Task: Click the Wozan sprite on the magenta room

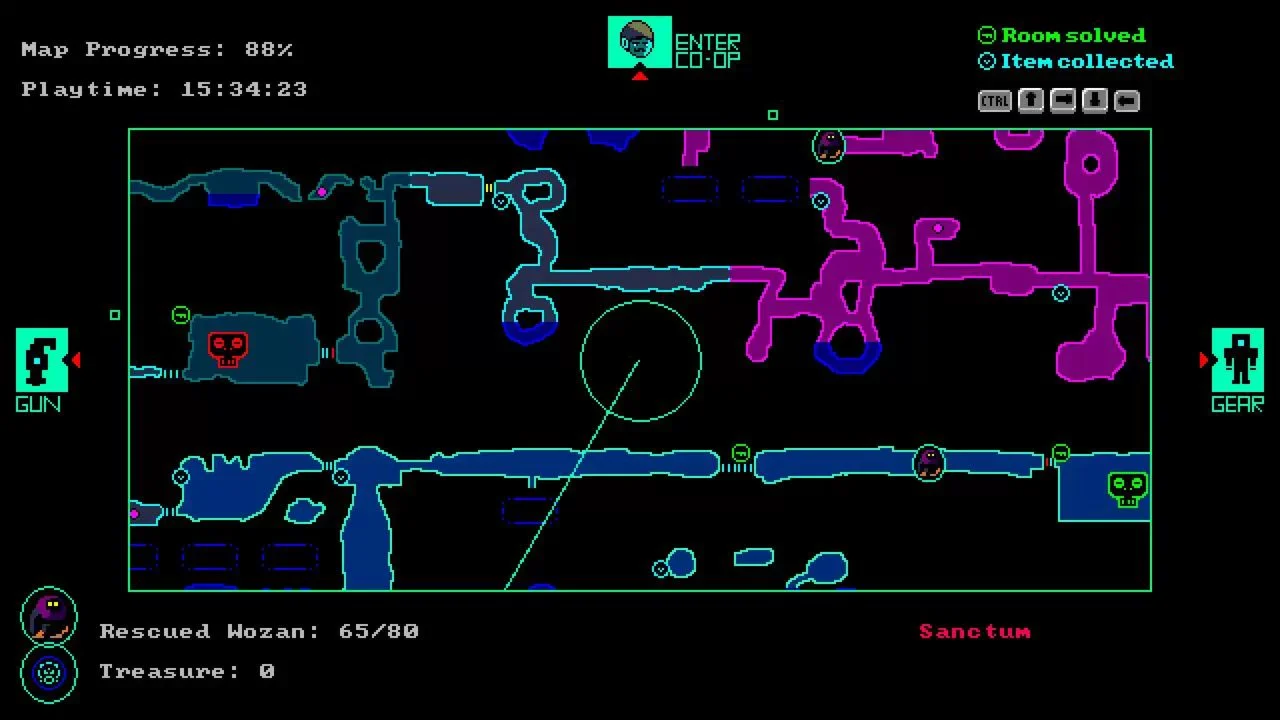Action: [x=826, y=146]
